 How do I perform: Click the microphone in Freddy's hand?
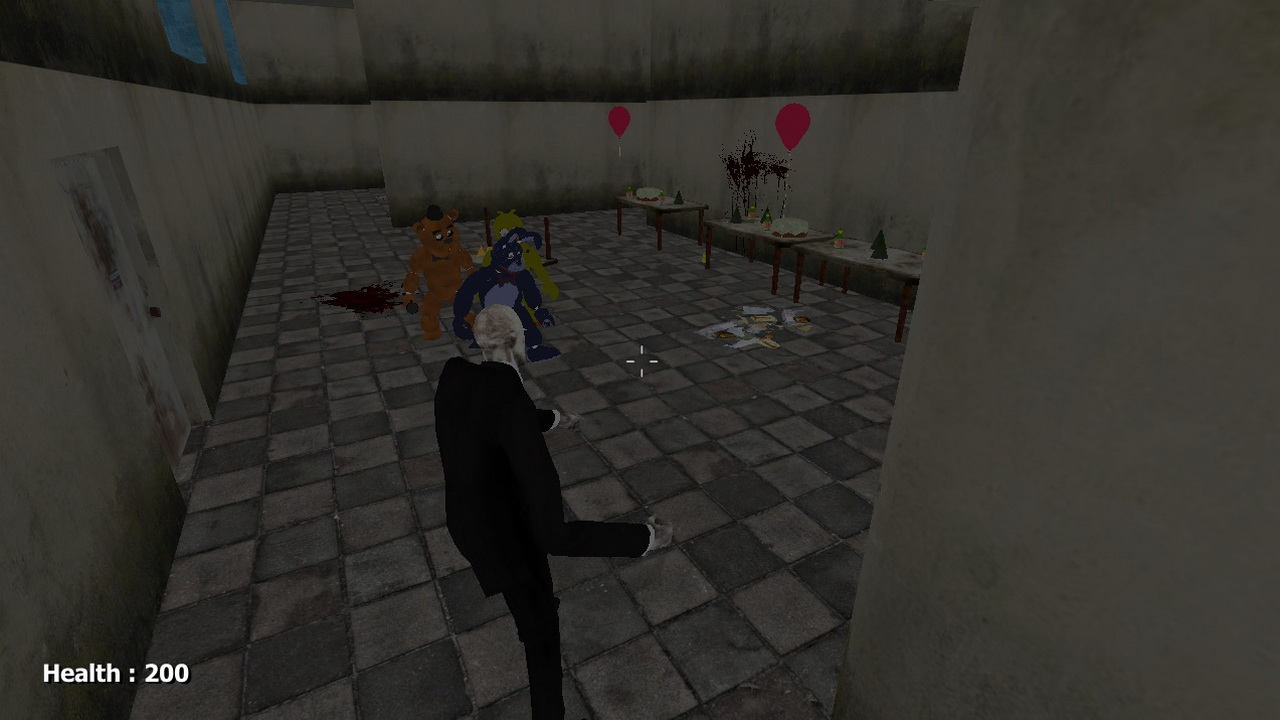(411, 307)
